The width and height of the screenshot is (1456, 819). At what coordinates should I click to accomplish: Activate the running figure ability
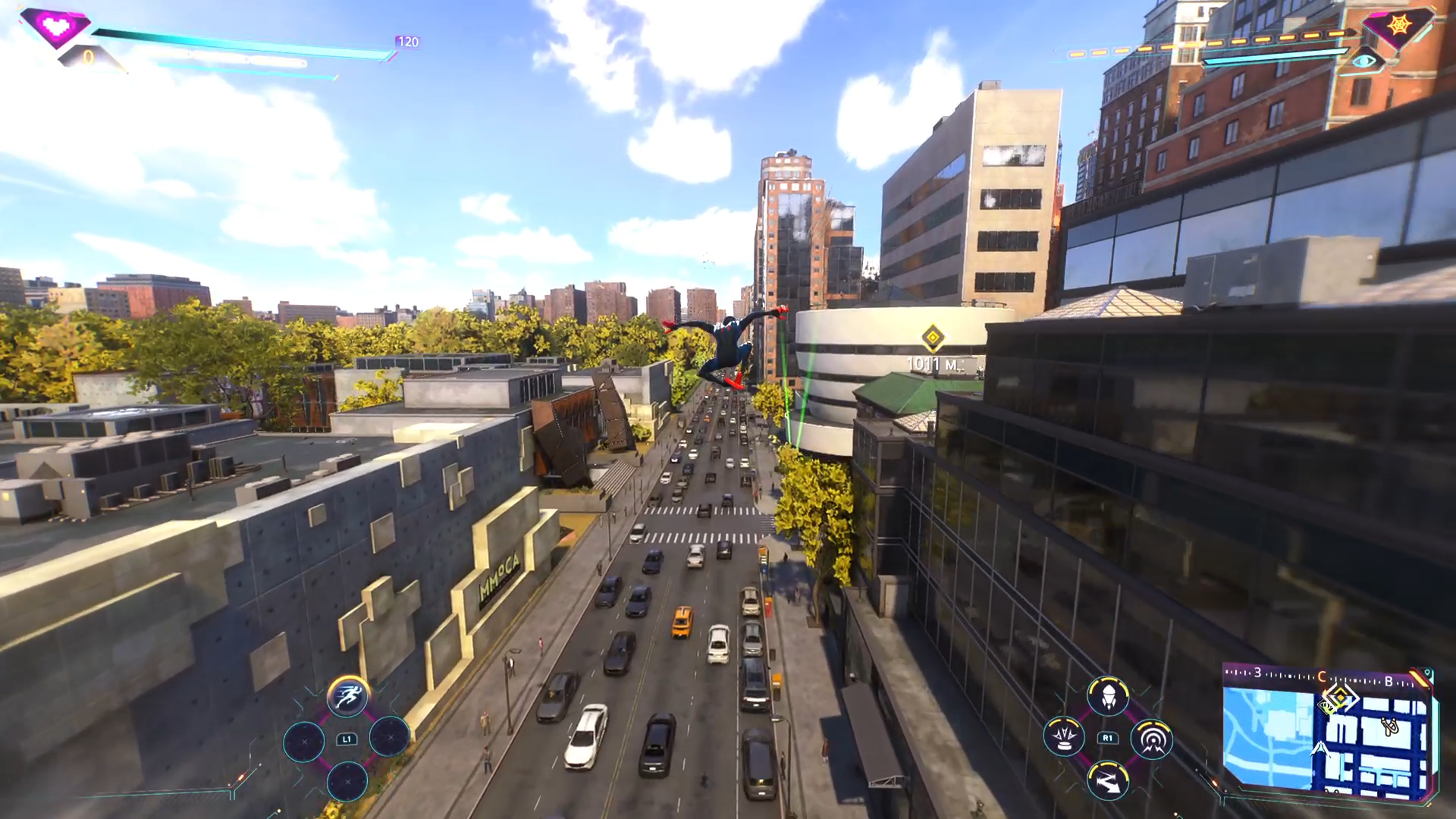[348, 696]
